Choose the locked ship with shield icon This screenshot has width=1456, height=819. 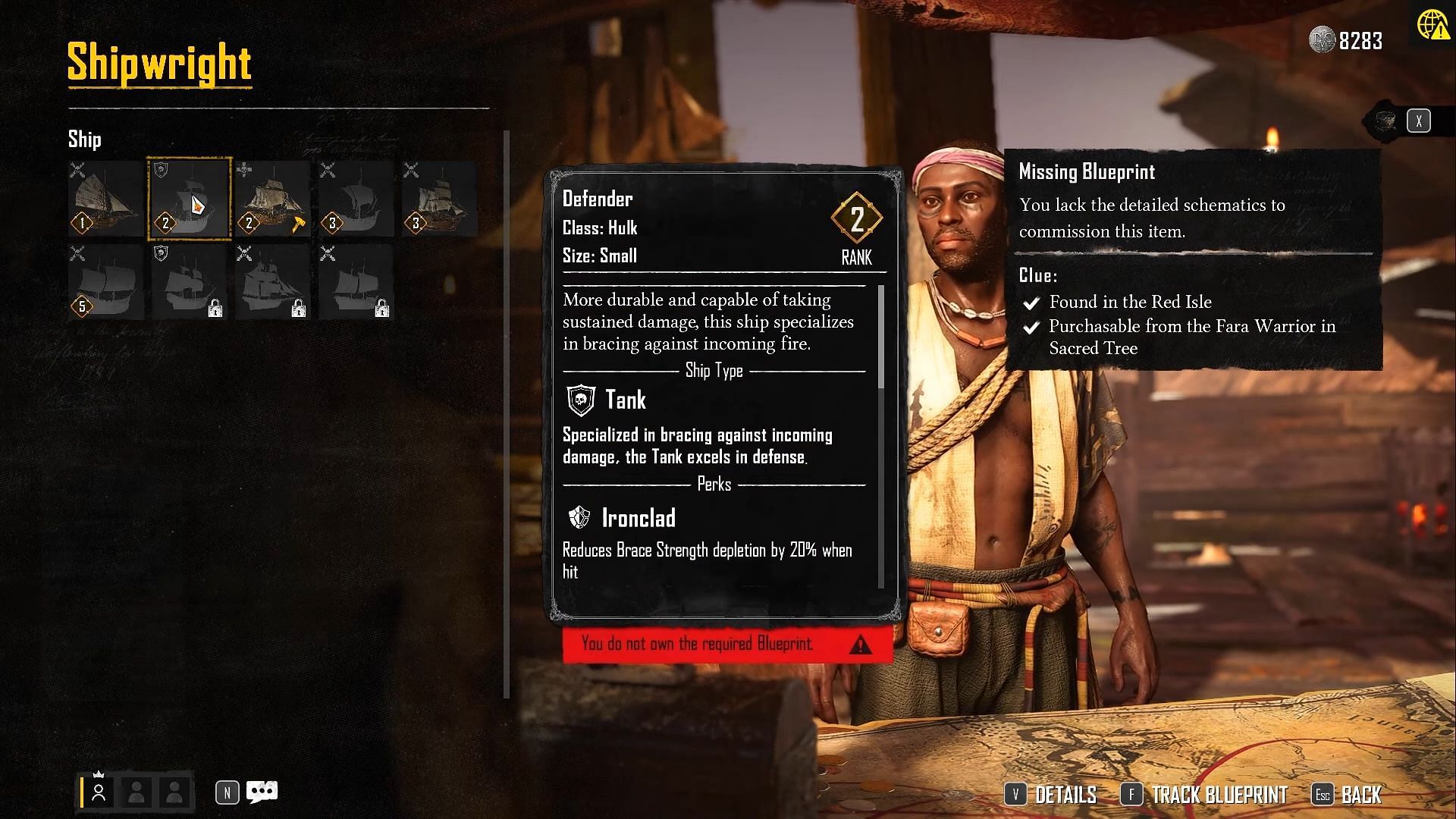[189, 281]
